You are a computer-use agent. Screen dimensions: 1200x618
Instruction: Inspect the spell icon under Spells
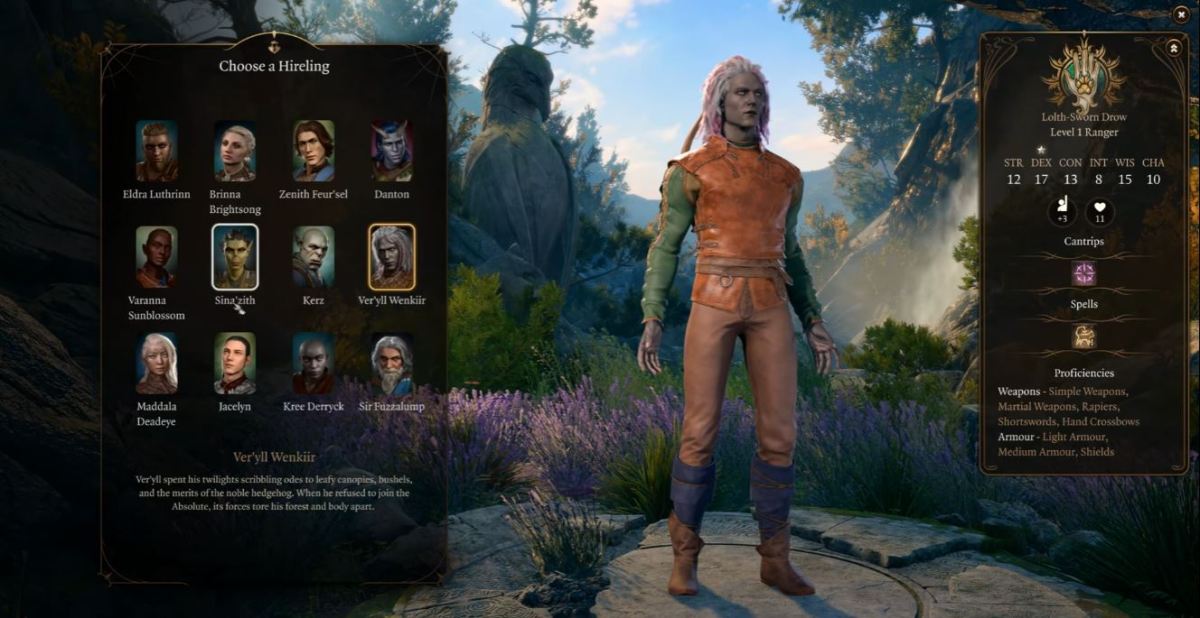pyautogui.click(x=1084, y=336)
